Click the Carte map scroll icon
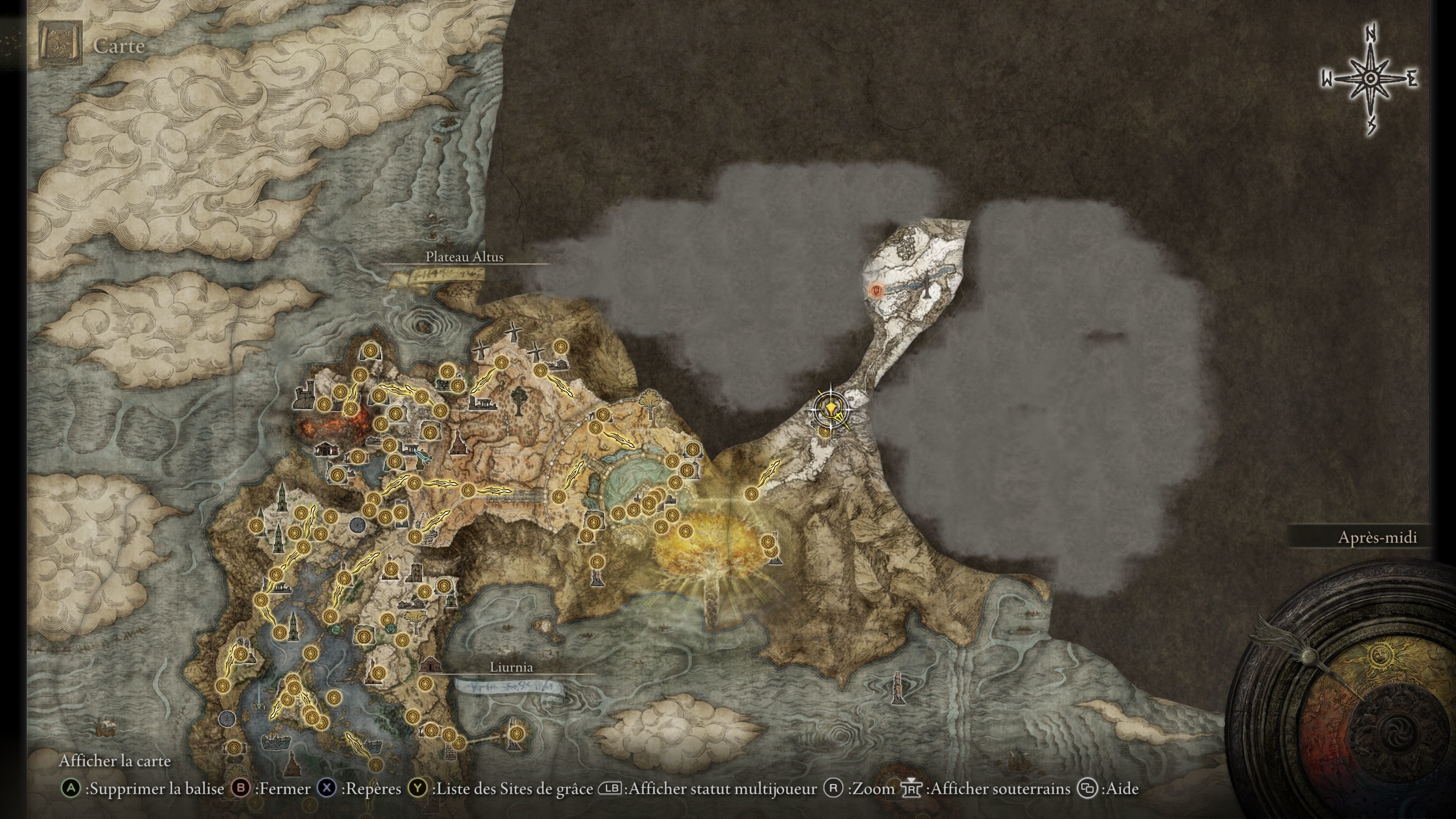 pyautogui.click(x=60, y=43)
